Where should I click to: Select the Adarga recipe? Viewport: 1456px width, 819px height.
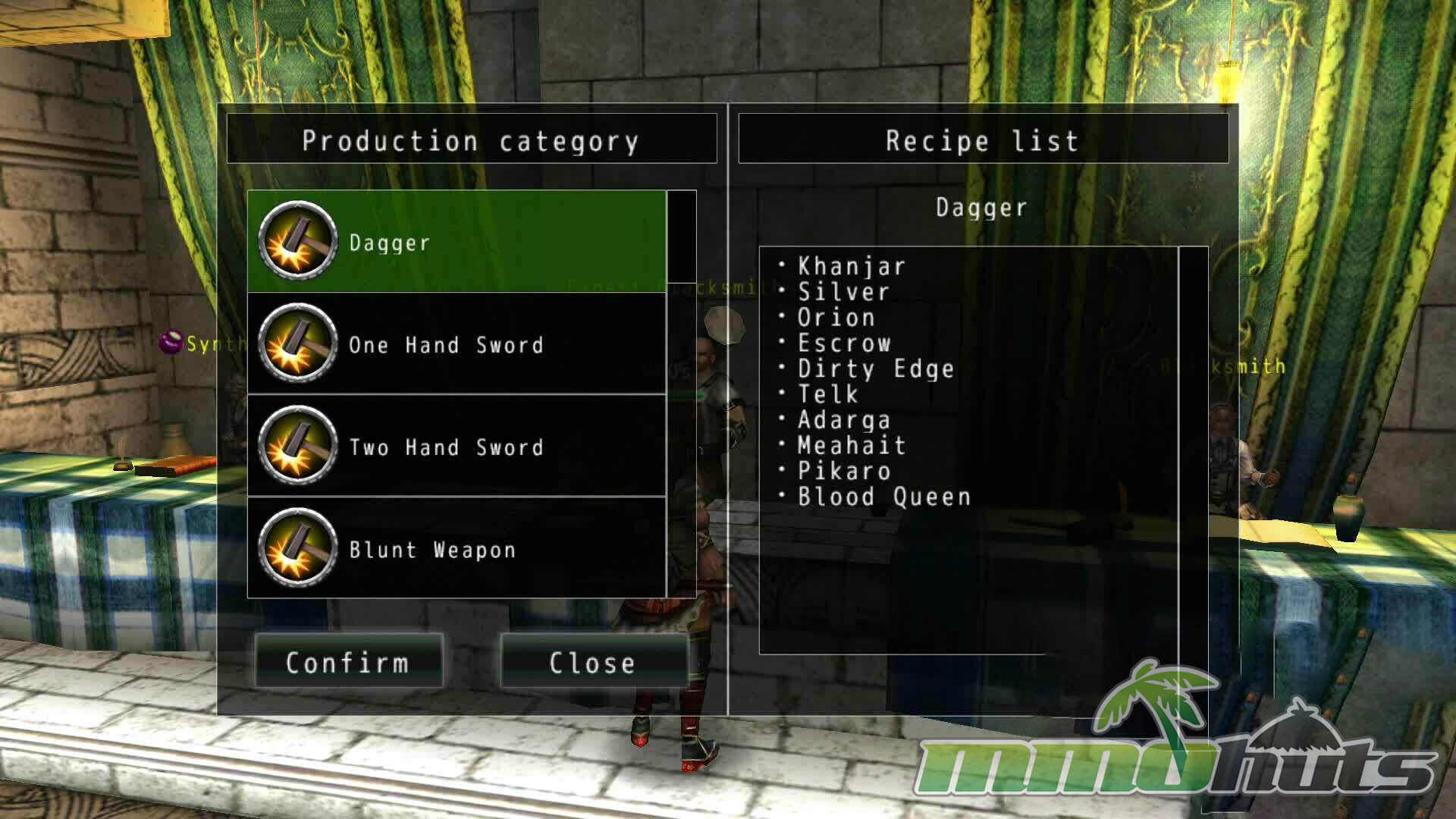click(x=843, y=420)
